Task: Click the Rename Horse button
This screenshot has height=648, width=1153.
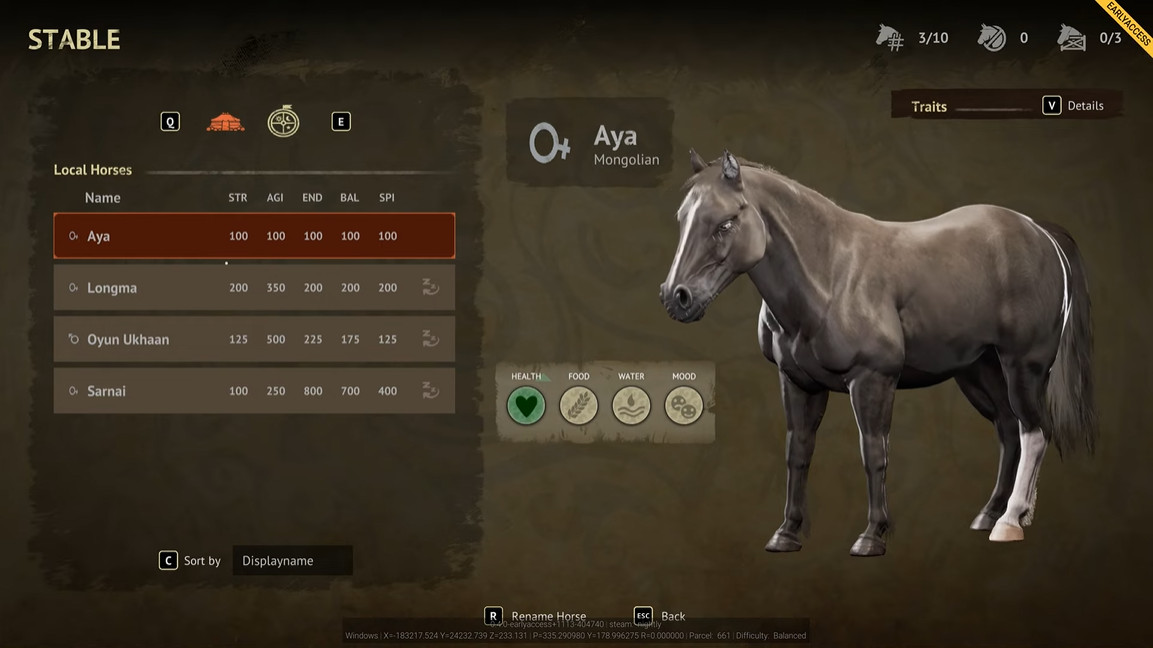Action: click(538, 616)
